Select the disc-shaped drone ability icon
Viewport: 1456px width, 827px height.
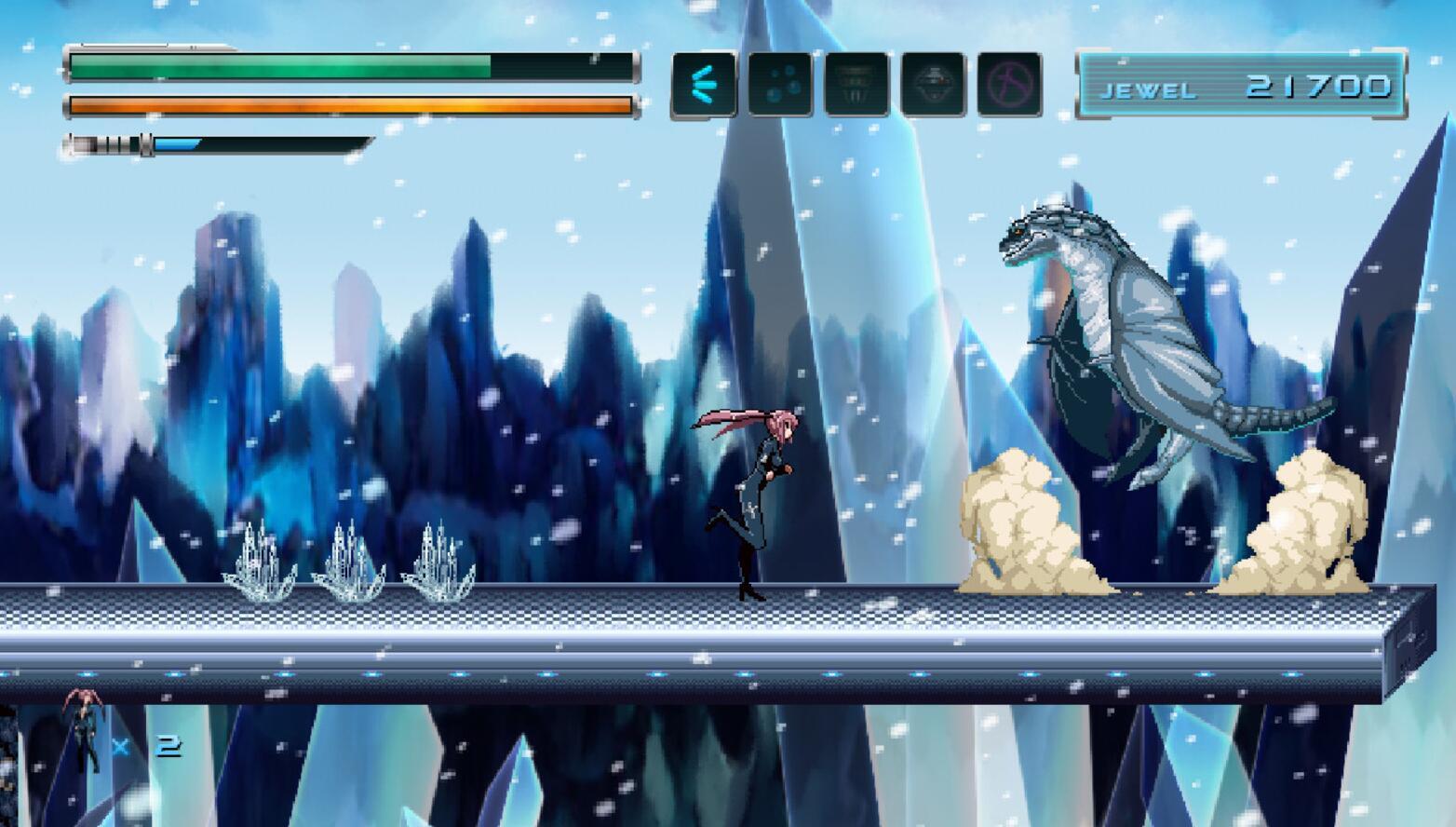tap(931, 85)
